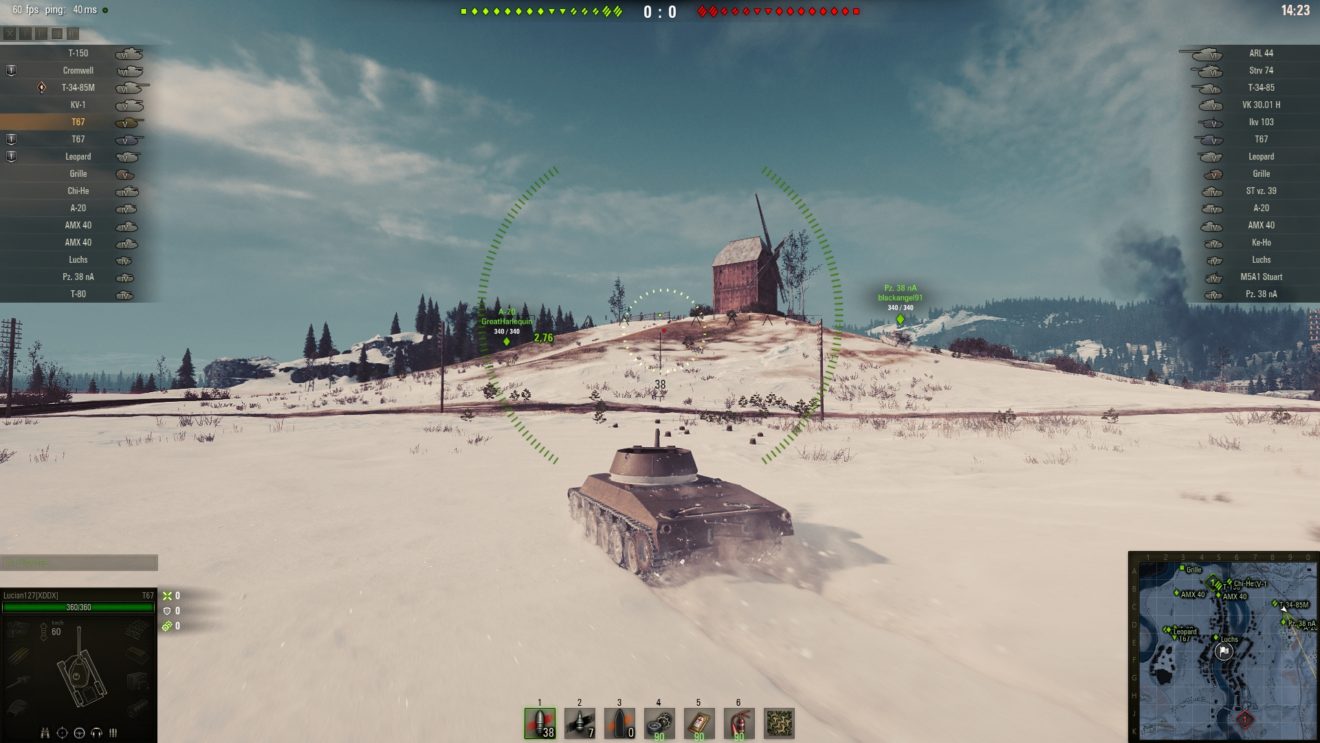Use the repair kit consumable
This screenshot has height=743, width=1320.
659,722
